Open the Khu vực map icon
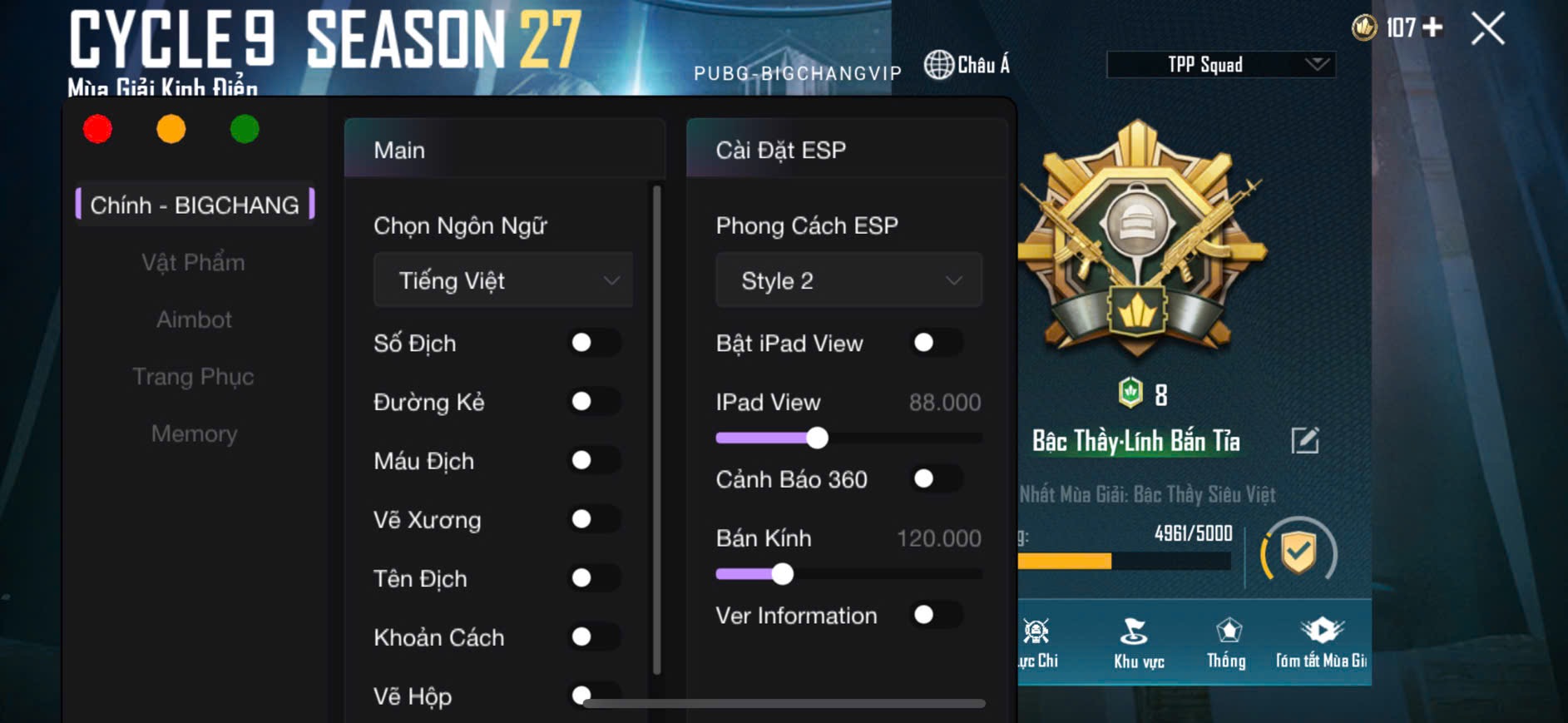The image size is (1568, 723). tap(1138, 645)
